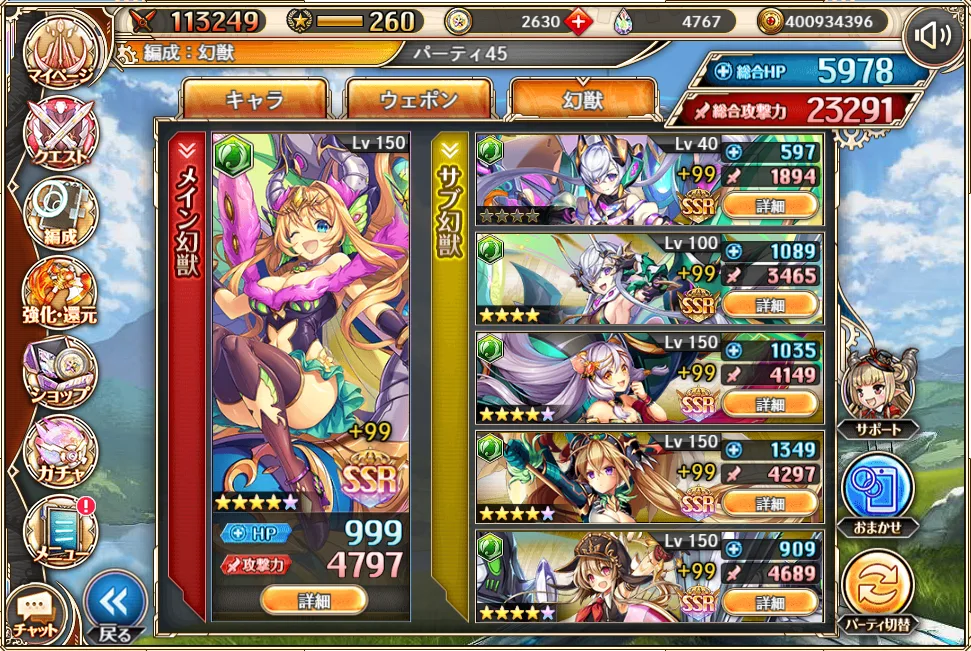Go back with the 戻る button

114,604
